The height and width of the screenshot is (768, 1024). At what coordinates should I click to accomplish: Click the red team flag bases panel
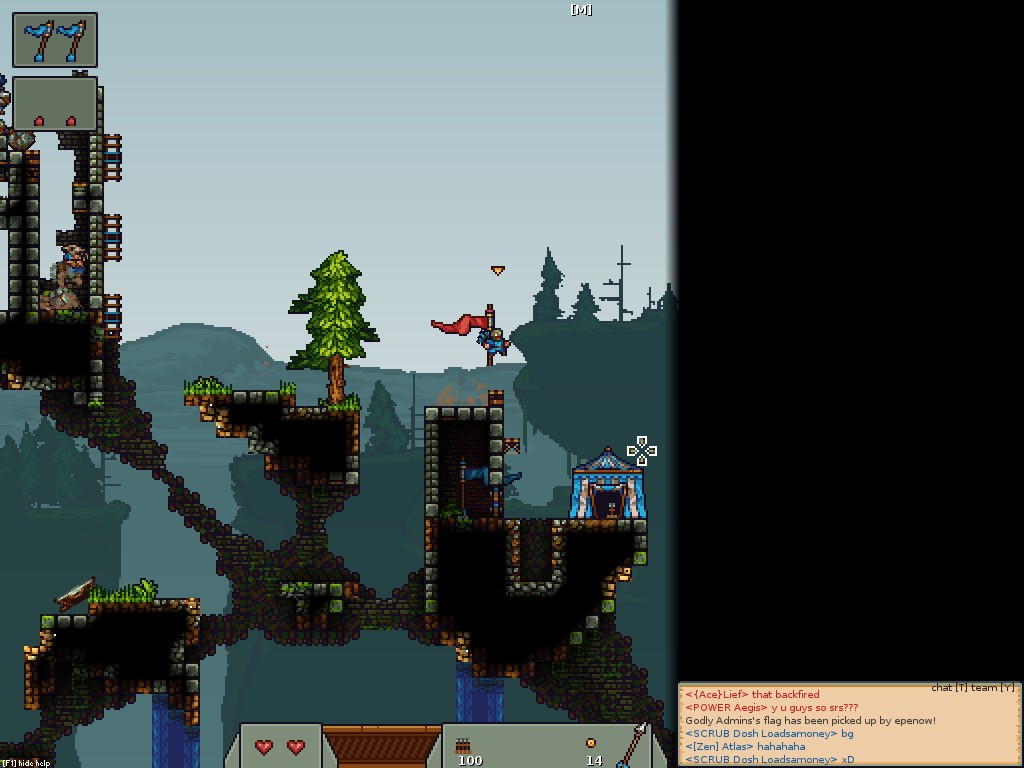pos(55,105)
